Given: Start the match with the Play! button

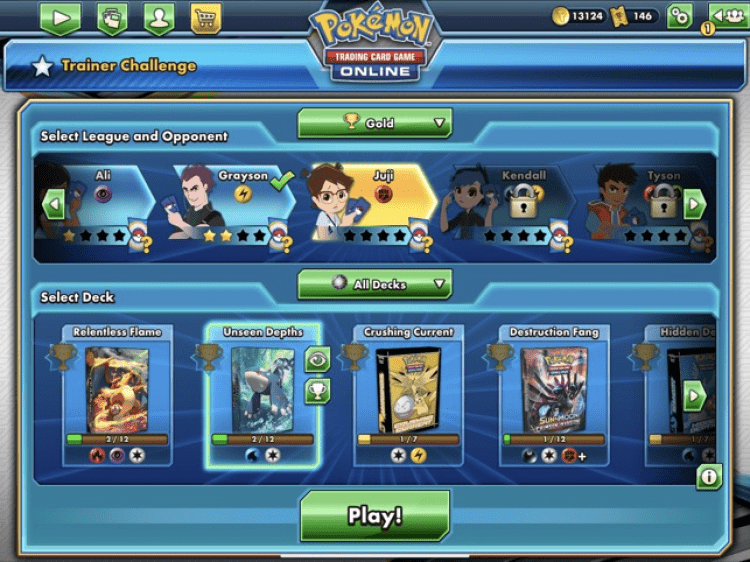Looking at the screenshot, I should pyautogui.click(x=375, y=516).
